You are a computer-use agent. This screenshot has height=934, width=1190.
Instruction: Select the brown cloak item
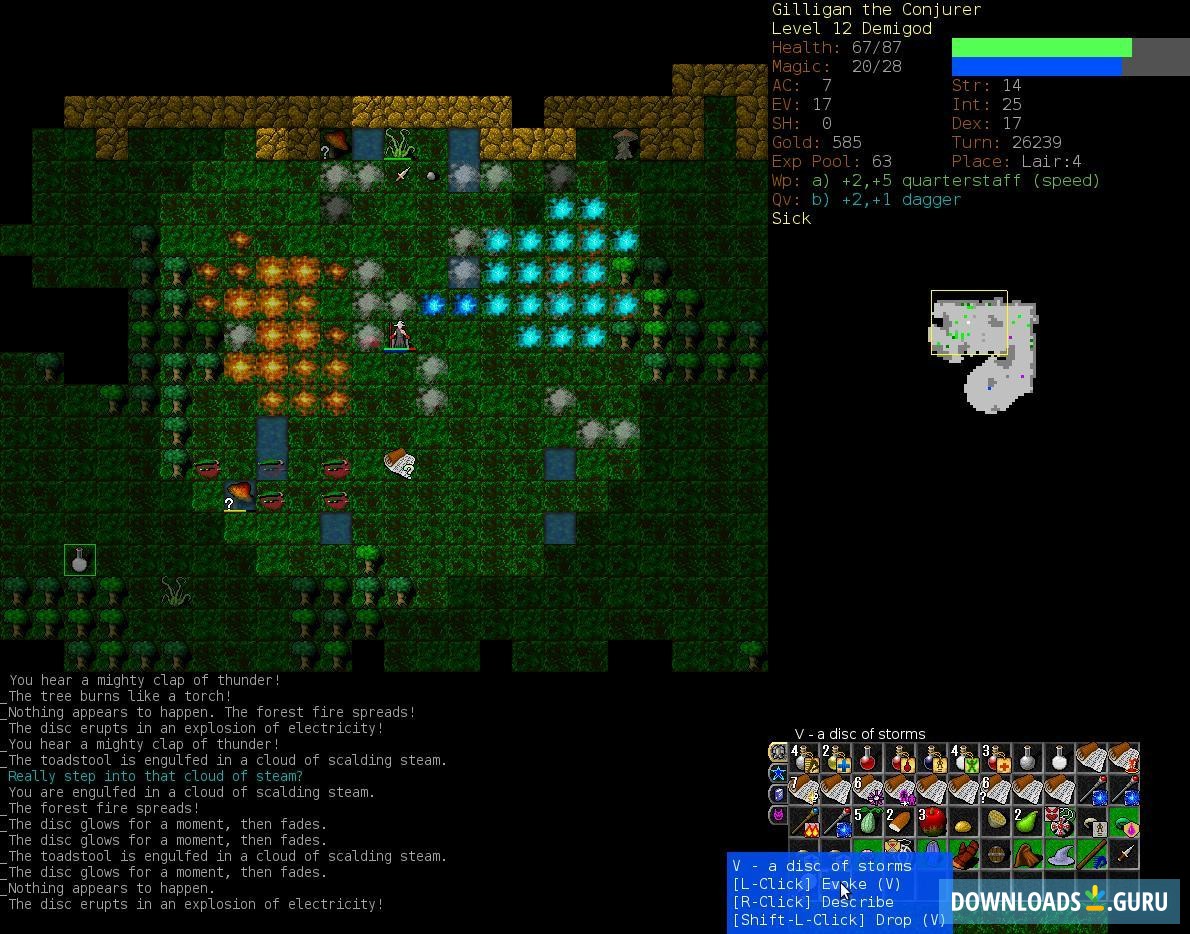pos(1027,854)
